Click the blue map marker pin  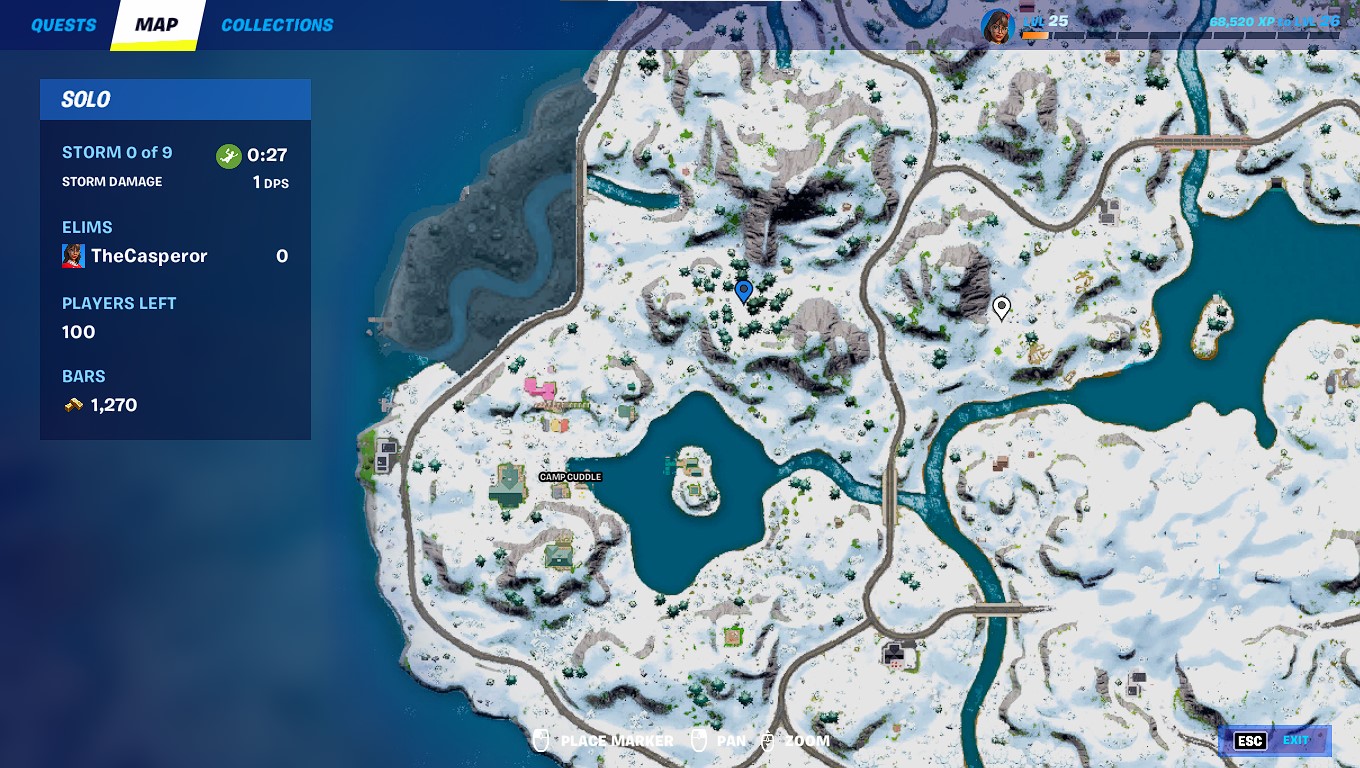click(743, 291)
